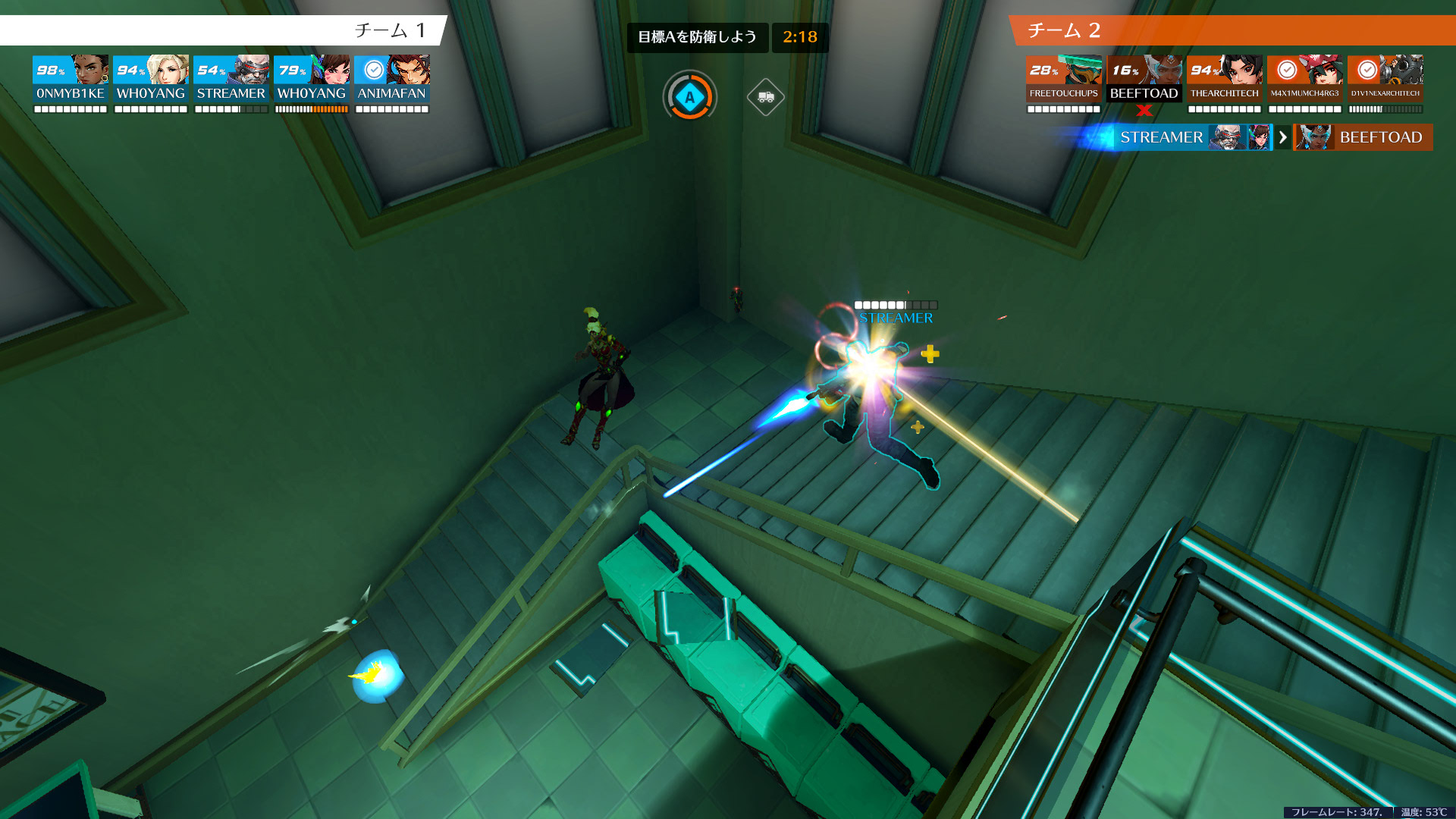This screenshot has height=819, width=1456.
Task: Spectate STREAMER from the Team 1 roster
Action: coord(231,83)
